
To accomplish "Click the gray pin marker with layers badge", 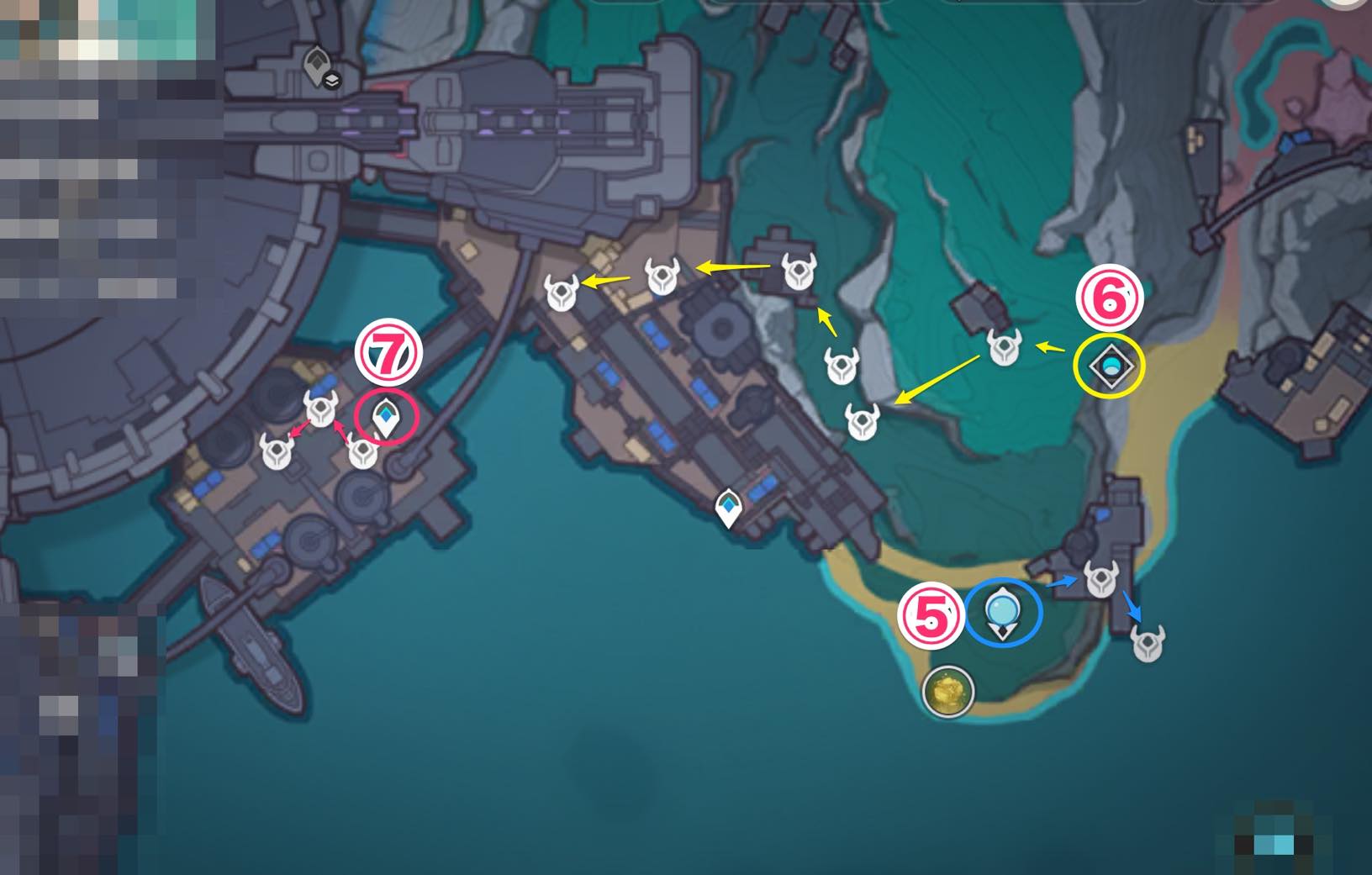I will (x=319, y=66).
